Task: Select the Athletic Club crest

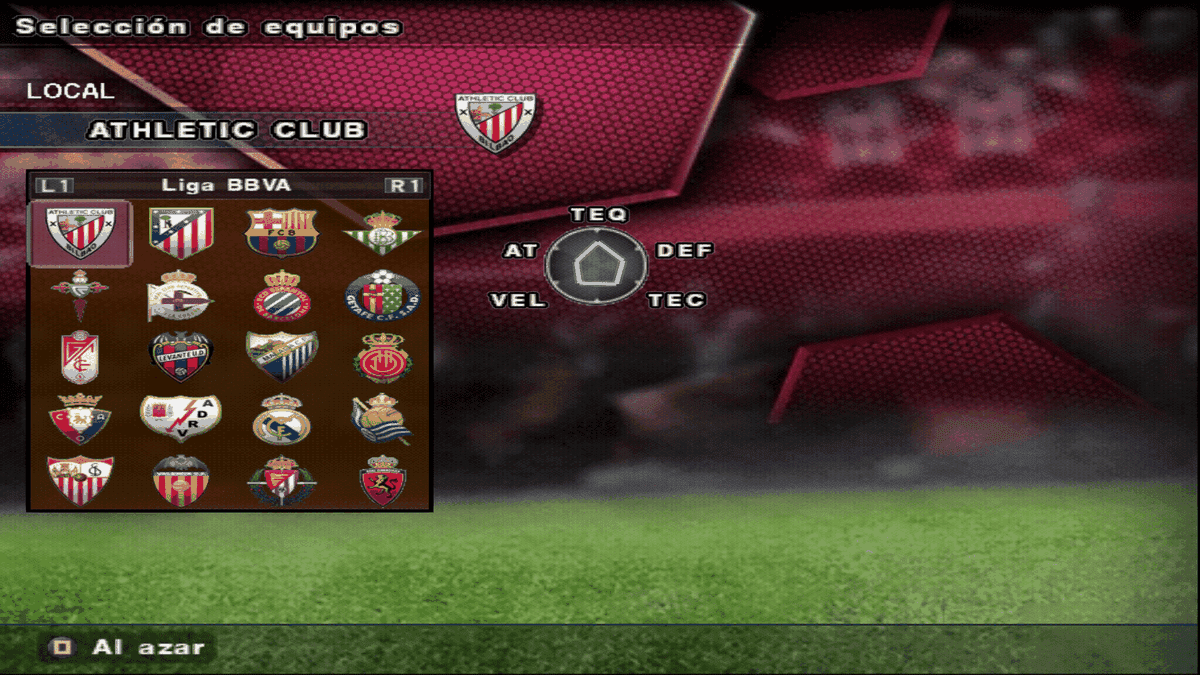Action: (x=80, y=233)
